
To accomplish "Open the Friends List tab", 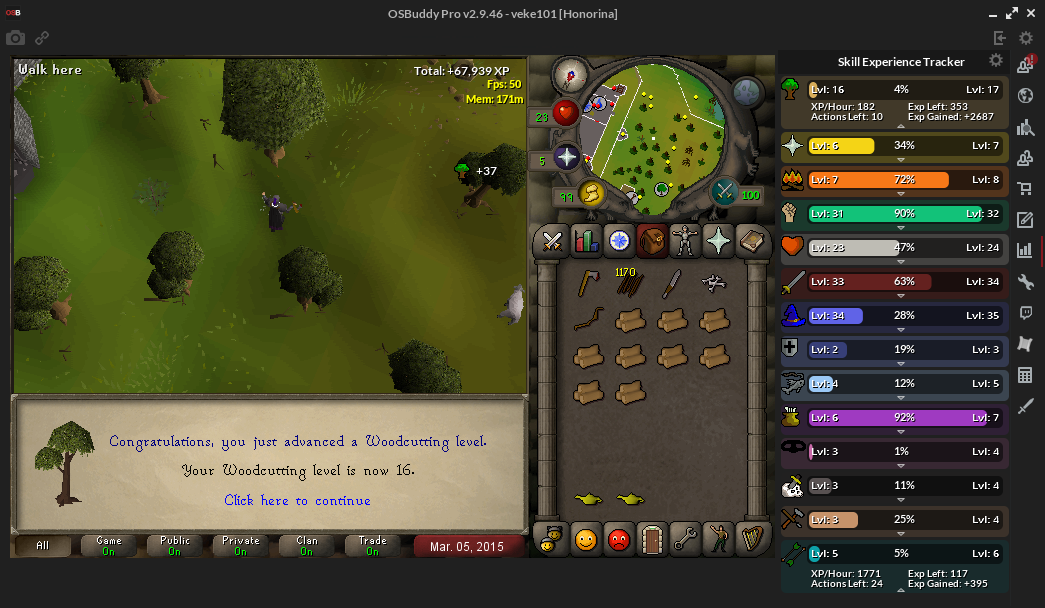I will tap(586, 540).
